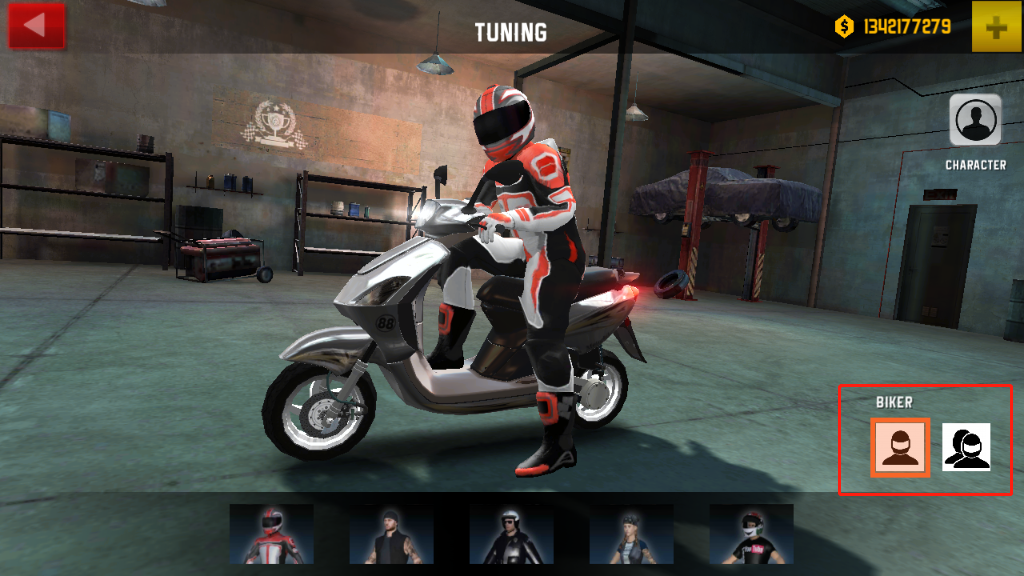The image size is (1024, 576).
Task: Pick the beanie rider in black vest
Action: (391, 533)
